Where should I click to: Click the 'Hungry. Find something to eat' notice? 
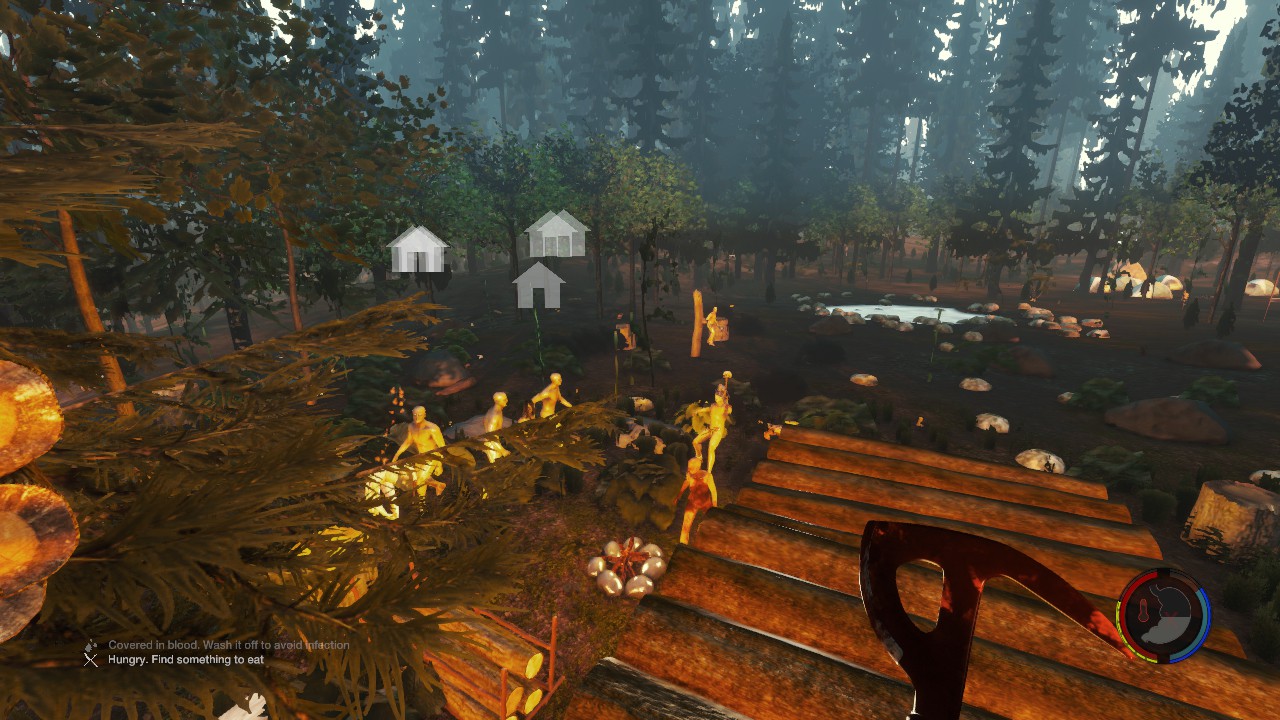186,660
